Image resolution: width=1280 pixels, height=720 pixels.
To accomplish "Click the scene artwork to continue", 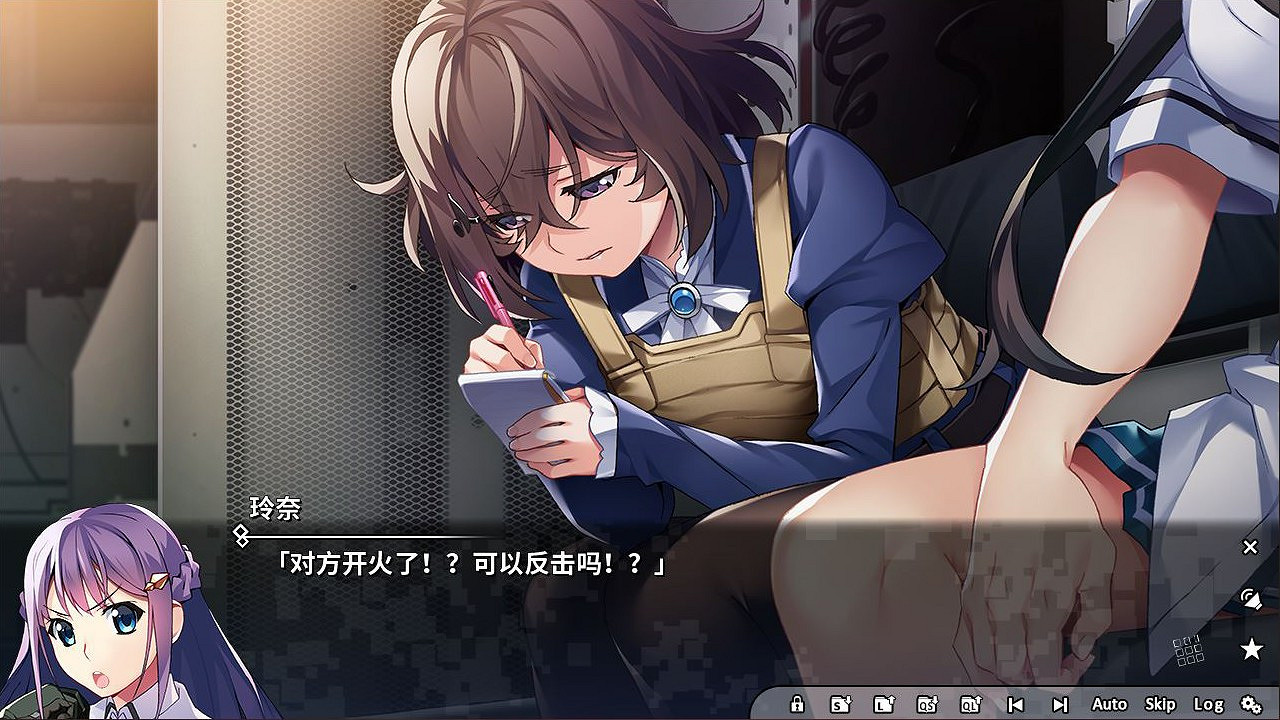I will point(640,250).
